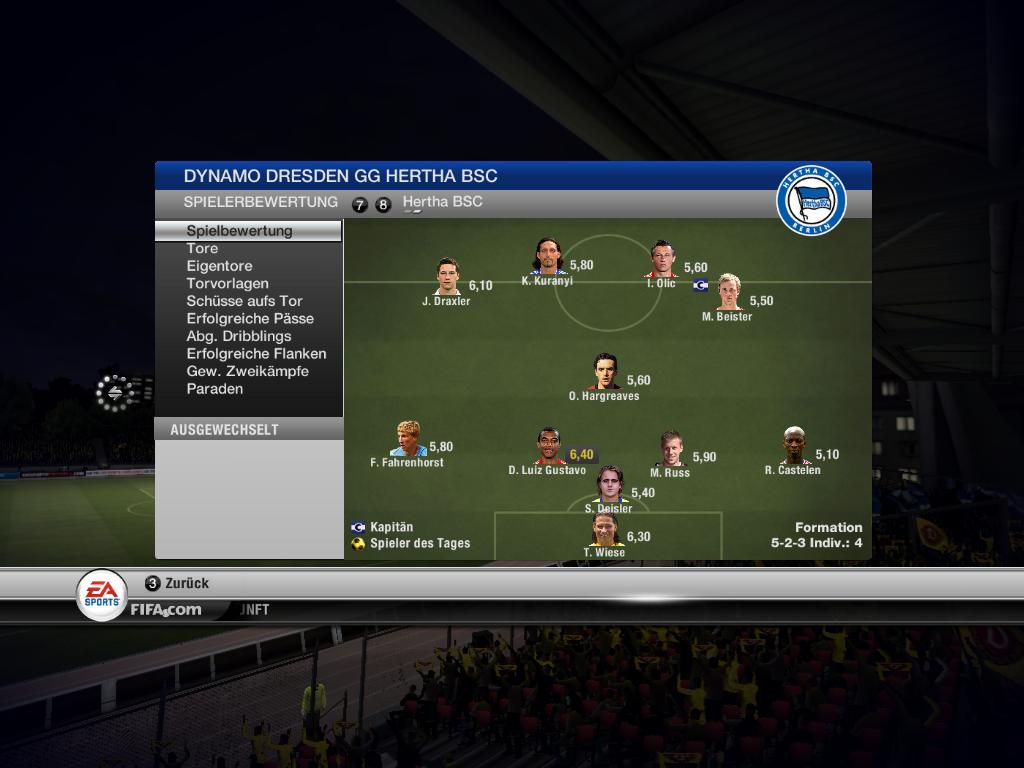Click R. Castelen's player portrait
Screen dimensions: 1024x768
[793, 446]
